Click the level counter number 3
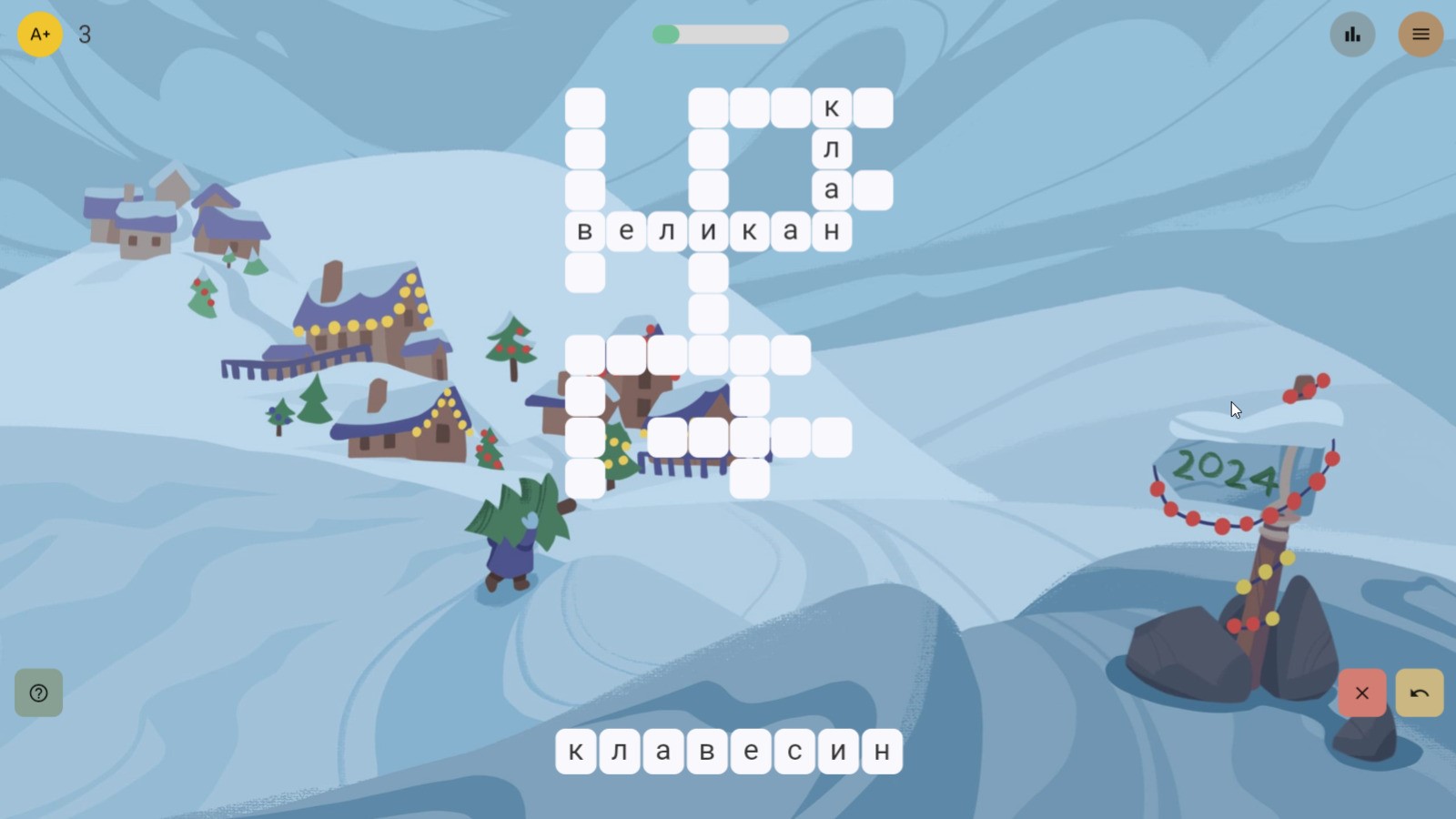 click(x=86, y=35)
